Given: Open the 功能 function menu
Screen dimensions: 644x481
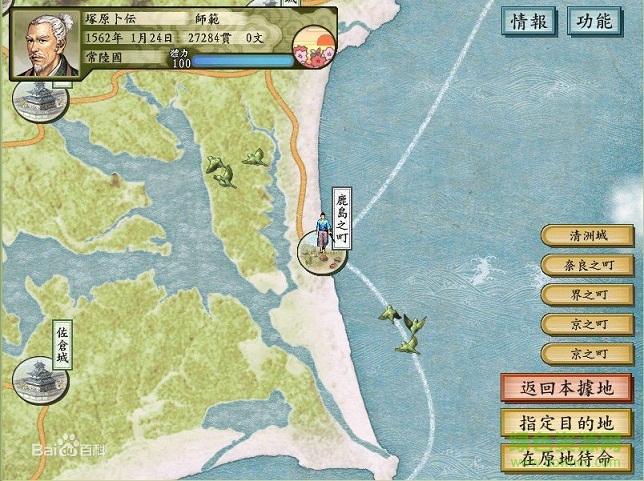Looking at the screenshot, I should tap(593, 20).
